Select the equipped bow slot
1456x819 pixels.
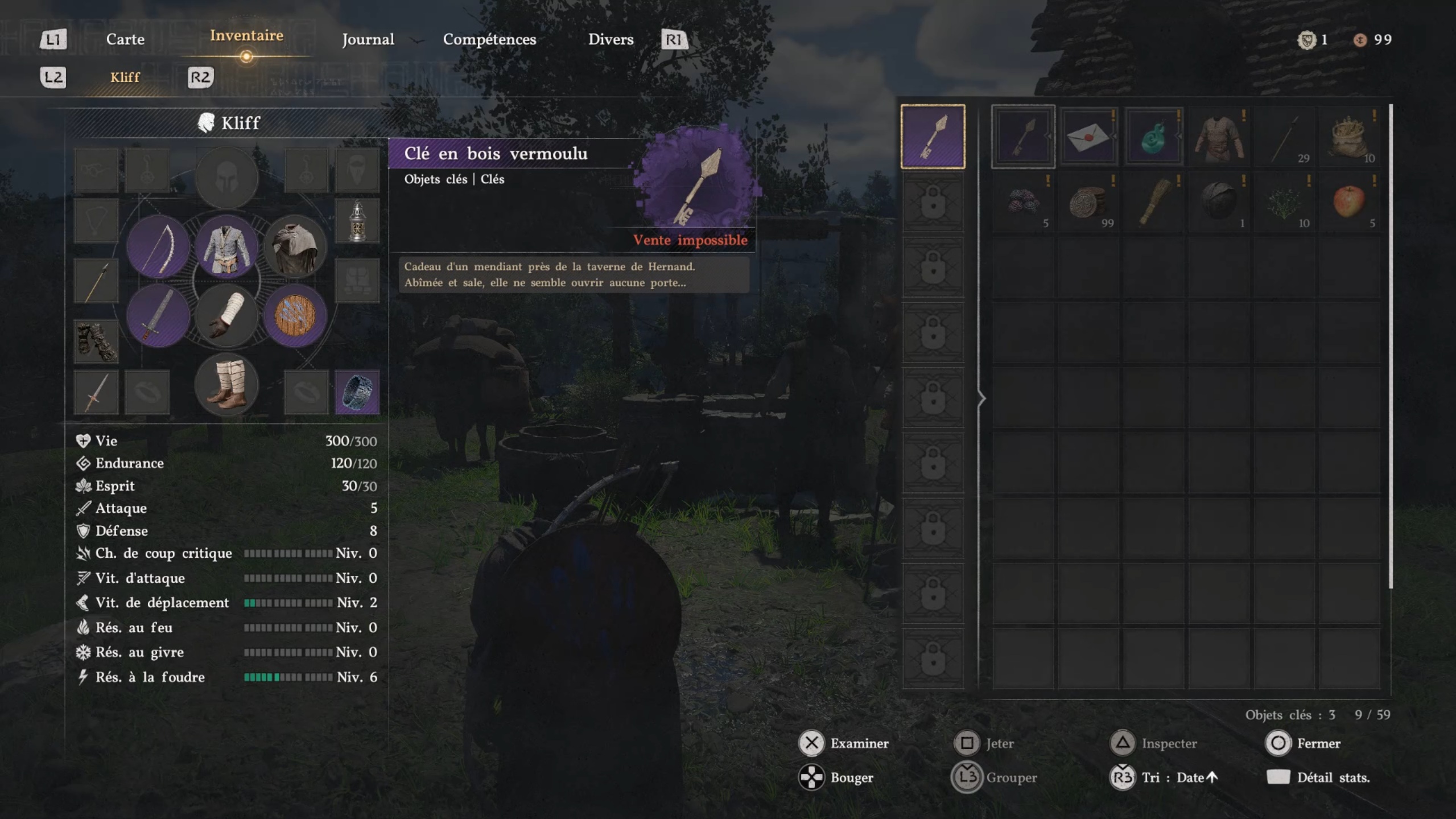pos(158,248)
